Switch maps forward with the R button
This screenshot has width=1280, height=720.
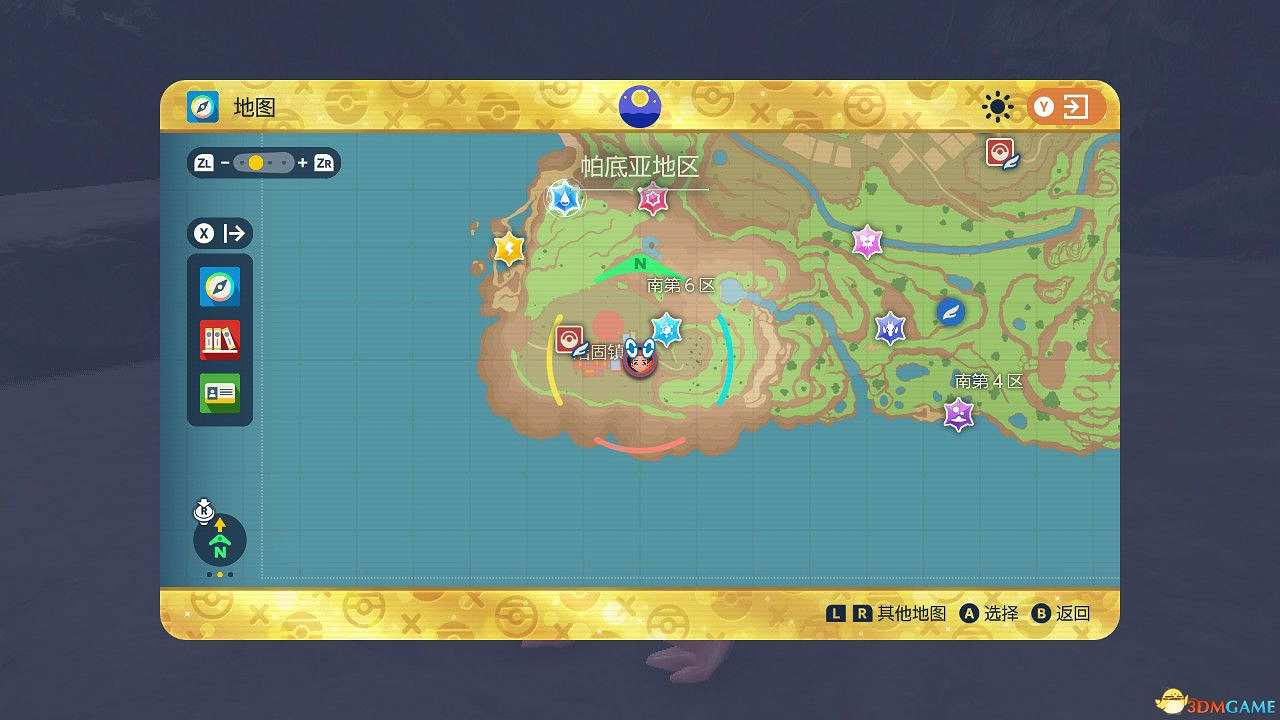coord(864,613)
